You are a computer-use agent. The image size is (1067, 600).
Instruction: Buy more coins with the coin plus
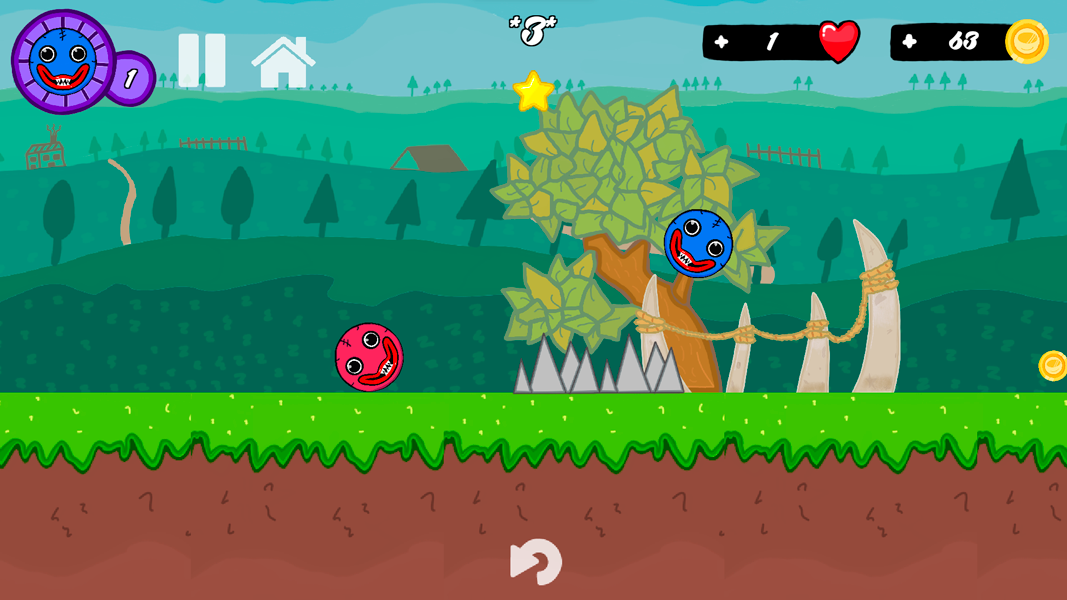[909, 42]
